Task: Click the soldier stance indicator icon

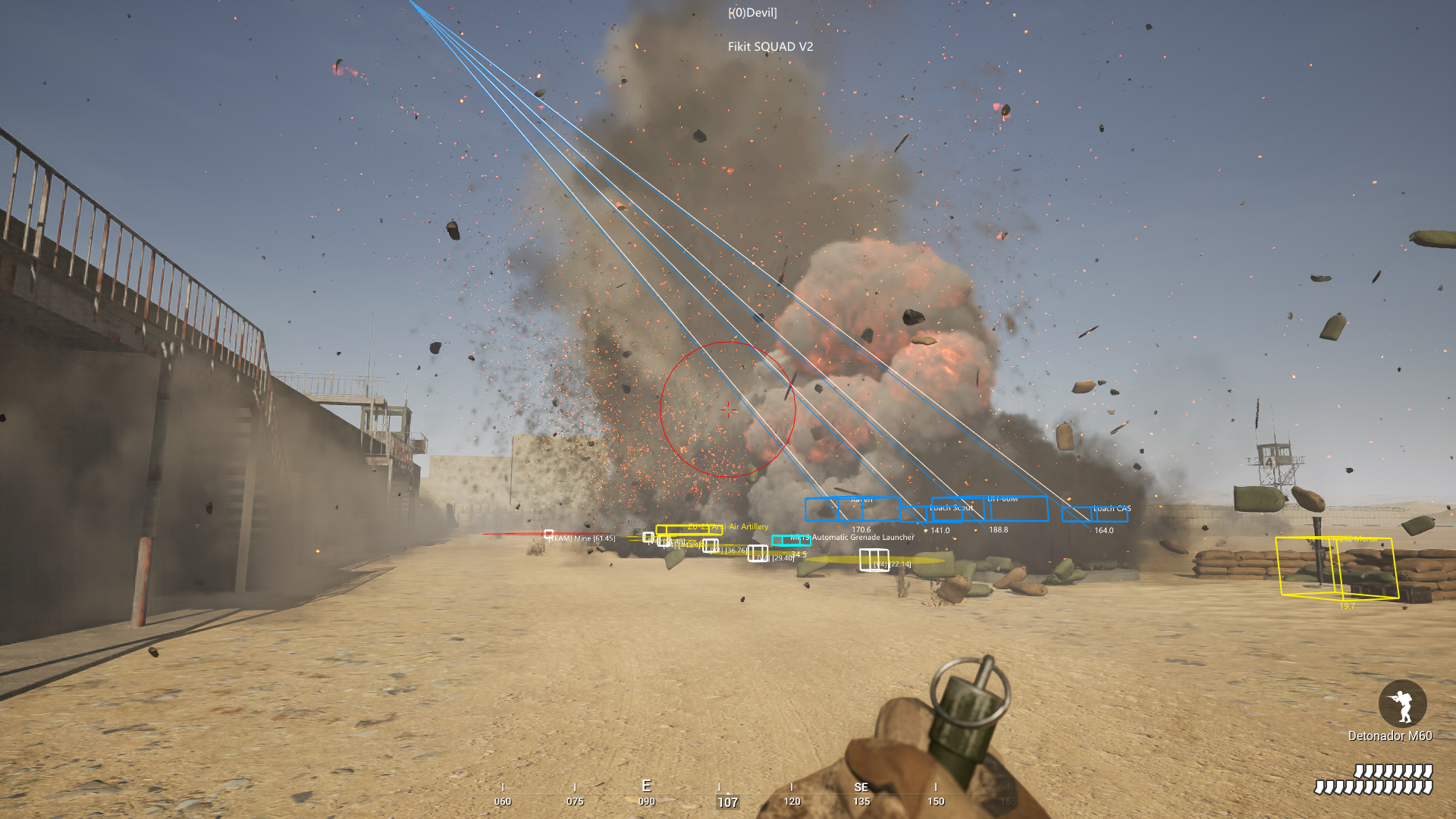Action: coord(1402,704)
